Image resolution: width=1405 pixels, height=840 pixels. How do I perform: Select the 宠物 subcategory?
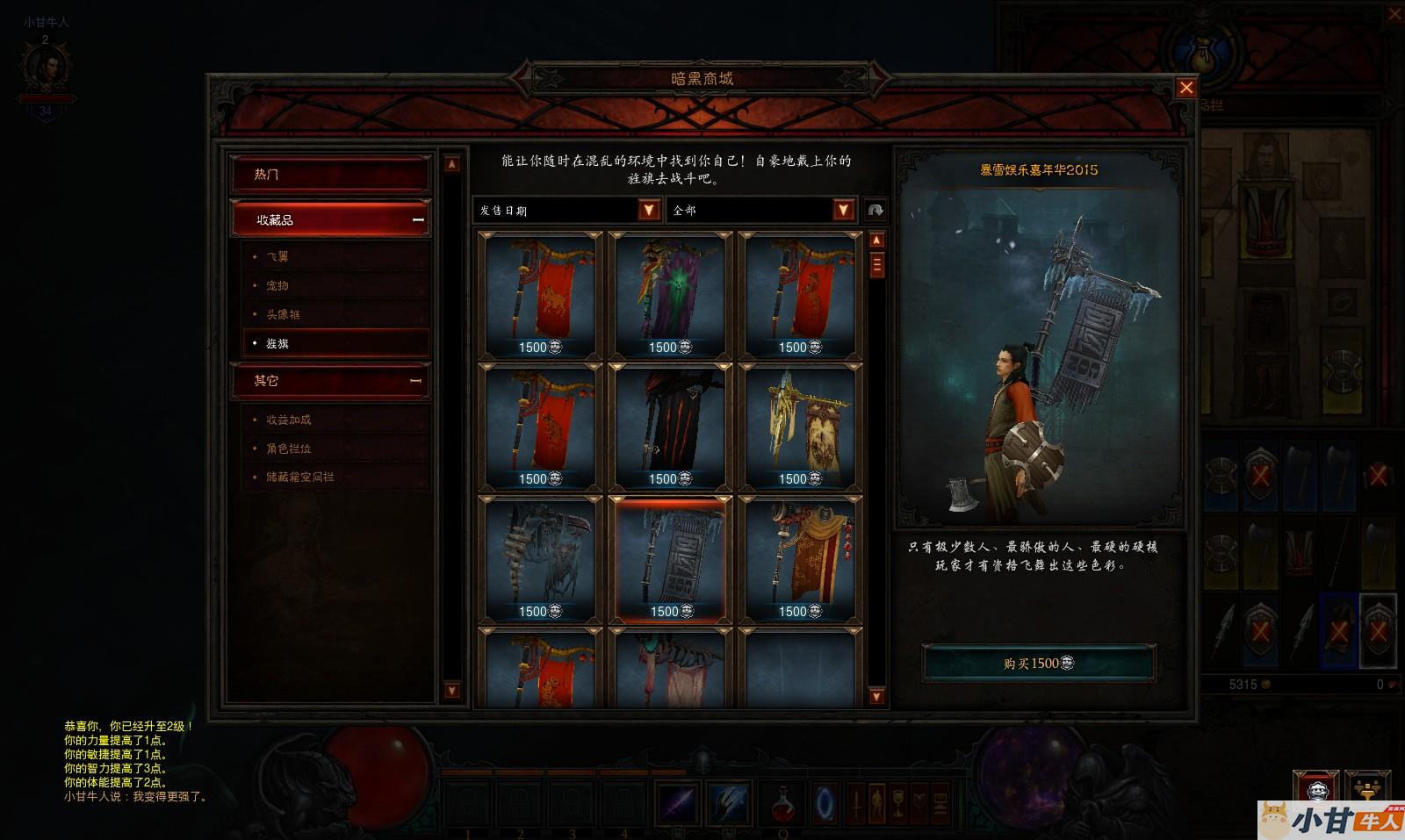tap(277, 285)
